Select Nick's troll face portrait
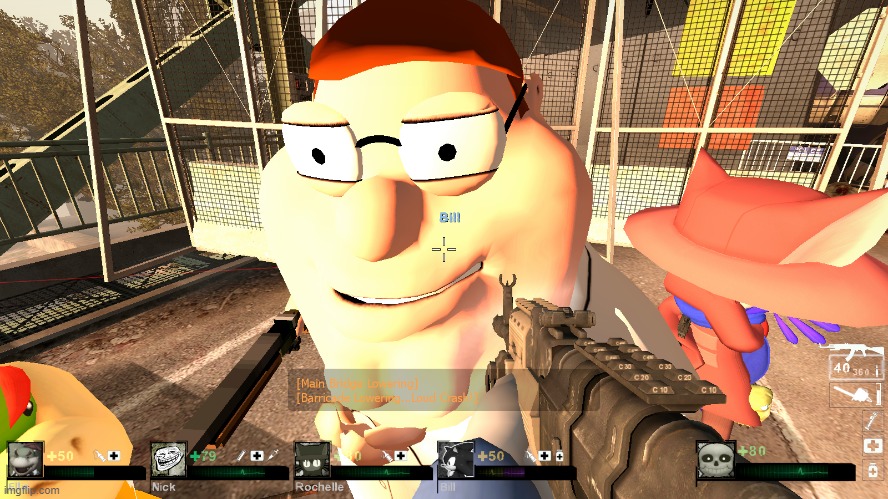 click(x=169, y=460)
